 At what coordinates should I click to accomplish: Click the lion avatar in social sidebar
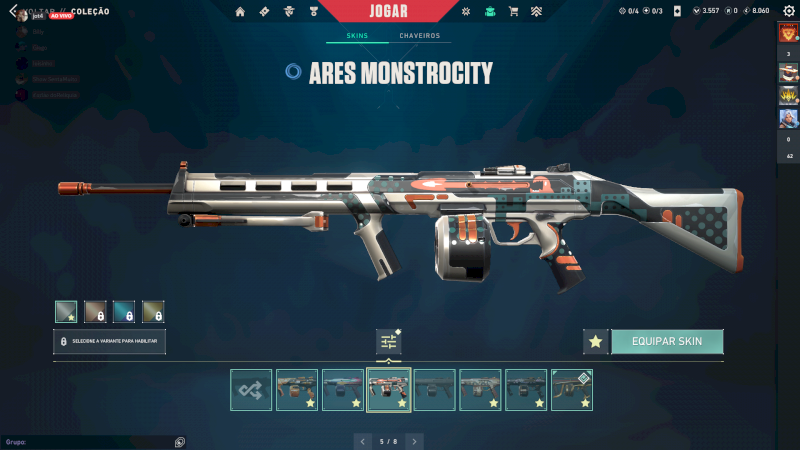coord(787,32)
